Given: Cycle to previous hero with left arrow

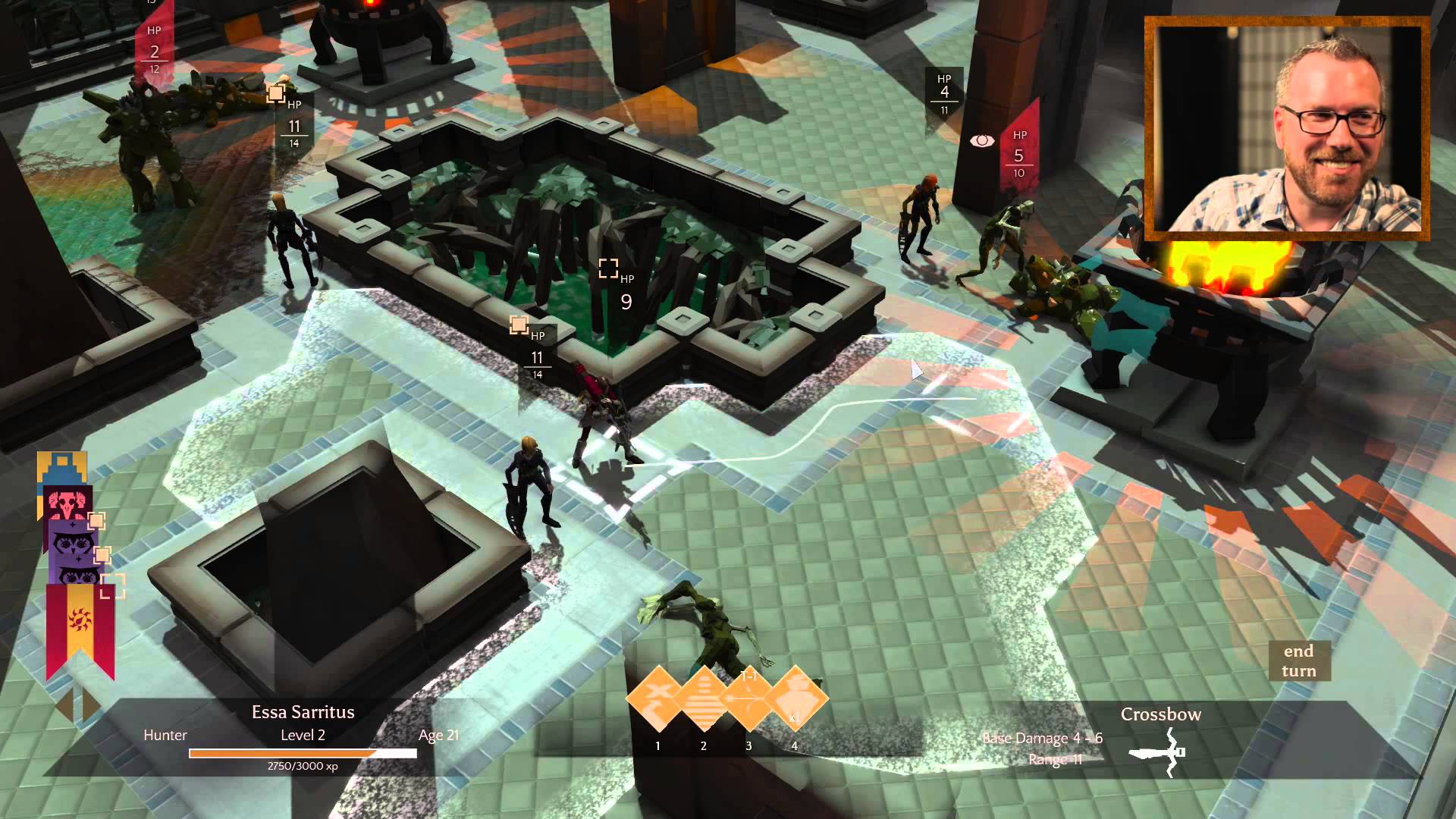Looking at the screenshot, I should pyautogui.click(x=64, y=704).
